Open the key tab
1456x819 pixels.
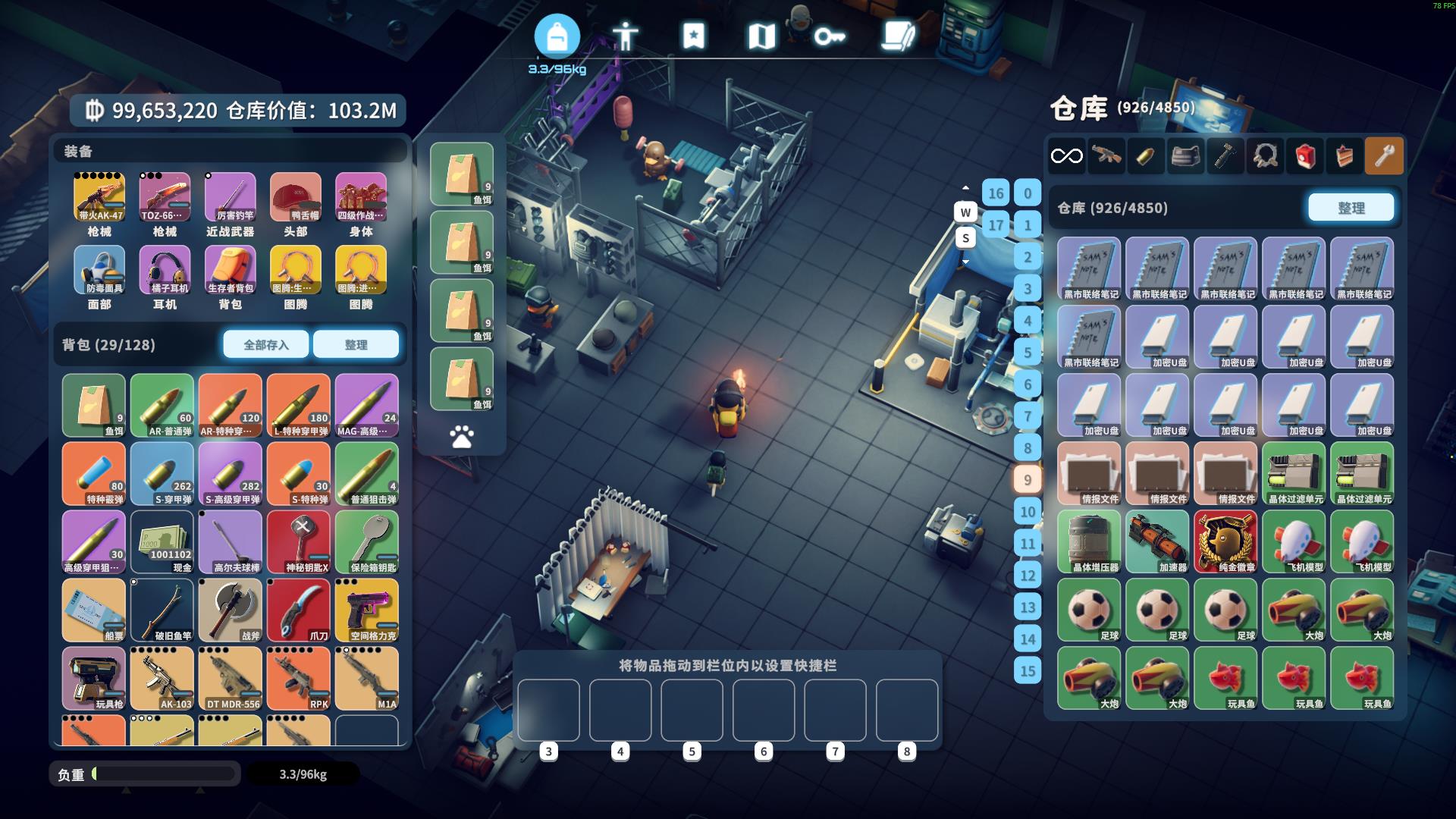(x=830, y=36)
